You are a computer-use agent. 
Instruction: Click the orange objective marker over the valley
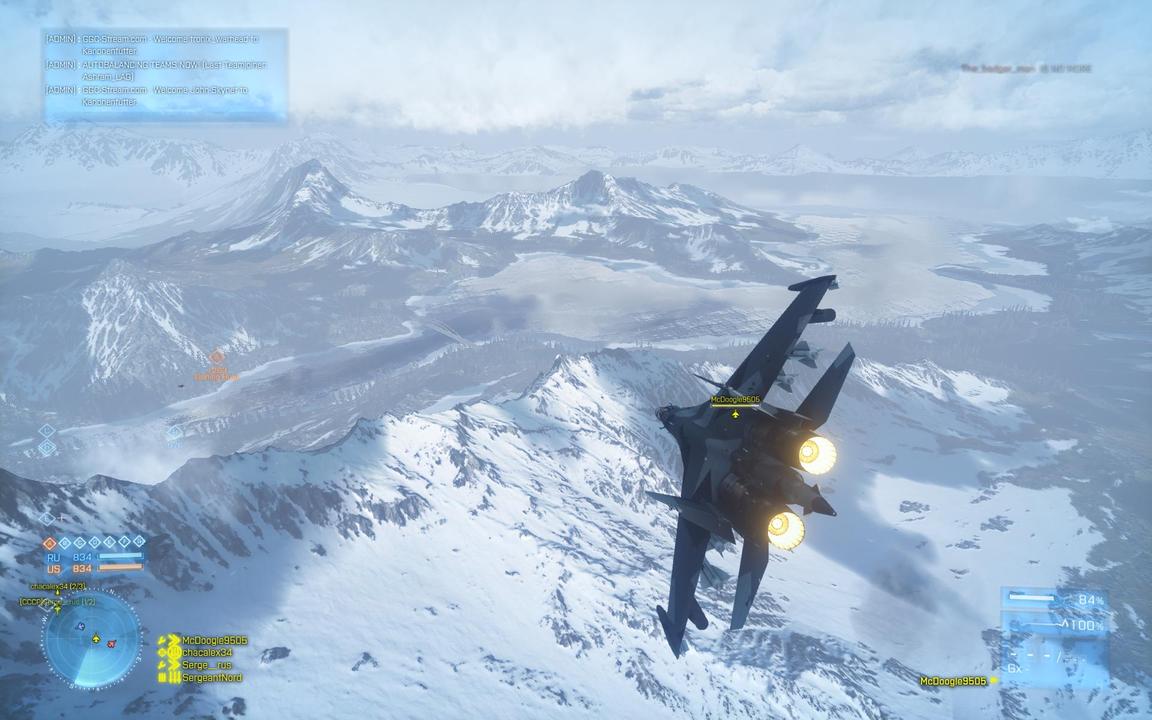point(217,357)
